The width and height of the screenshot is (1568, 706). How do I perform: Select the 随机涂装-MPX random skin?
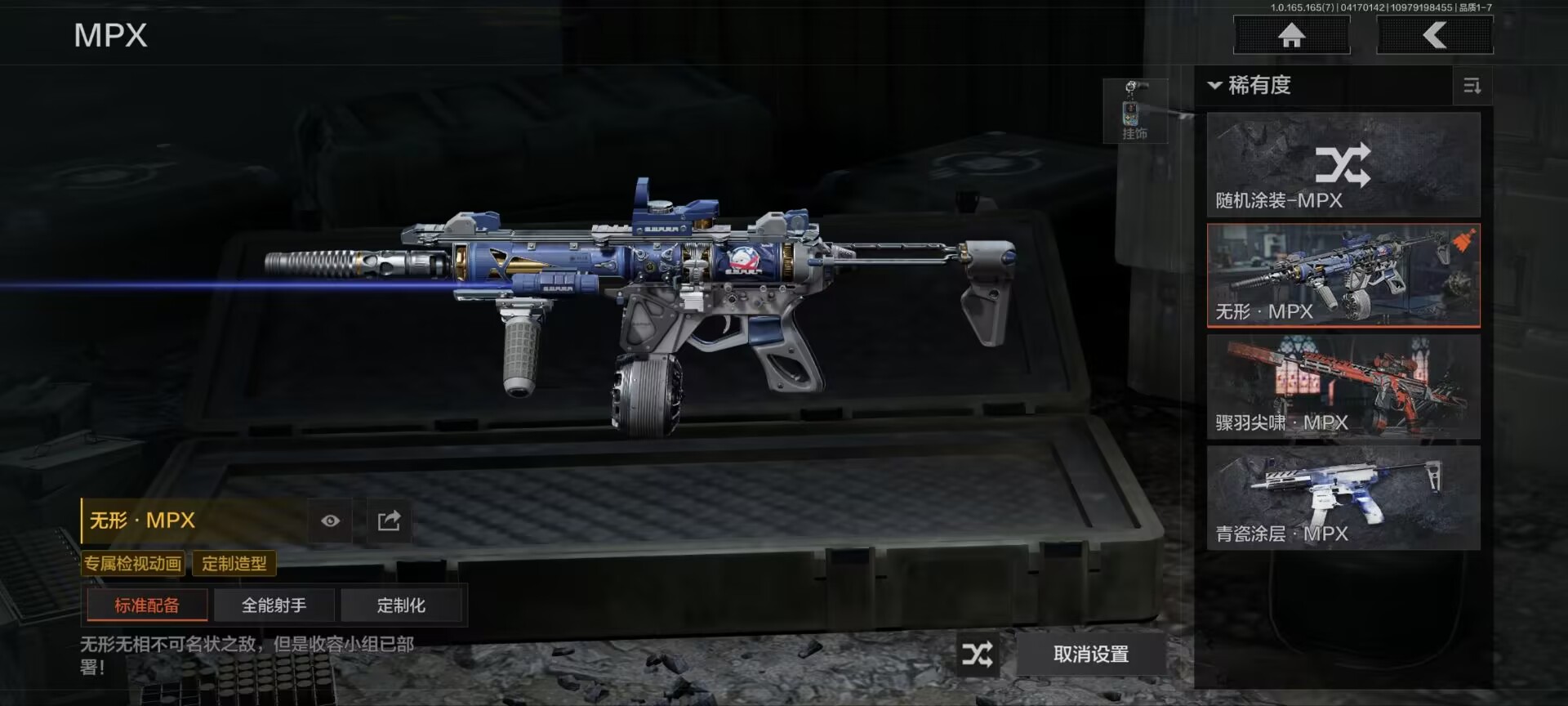(1343, 165)
